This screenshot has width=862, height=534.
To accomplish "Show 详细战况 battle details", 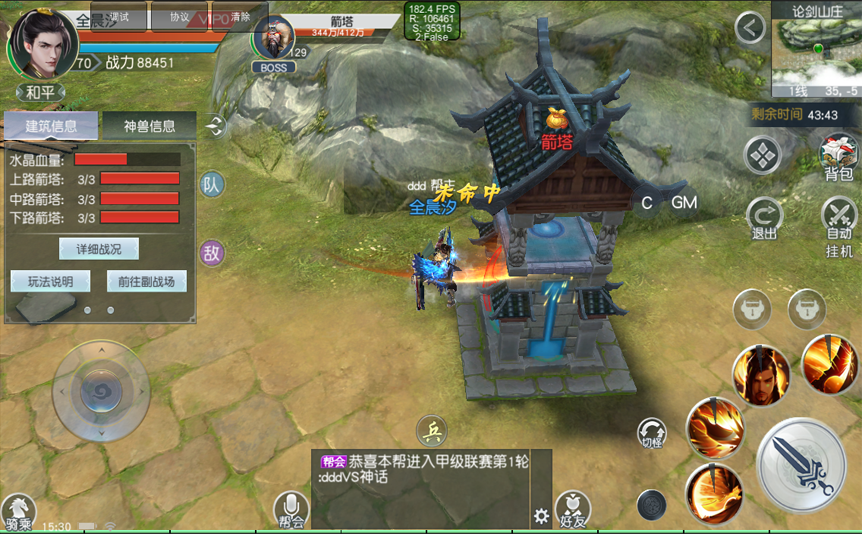I will click(98, 248).
